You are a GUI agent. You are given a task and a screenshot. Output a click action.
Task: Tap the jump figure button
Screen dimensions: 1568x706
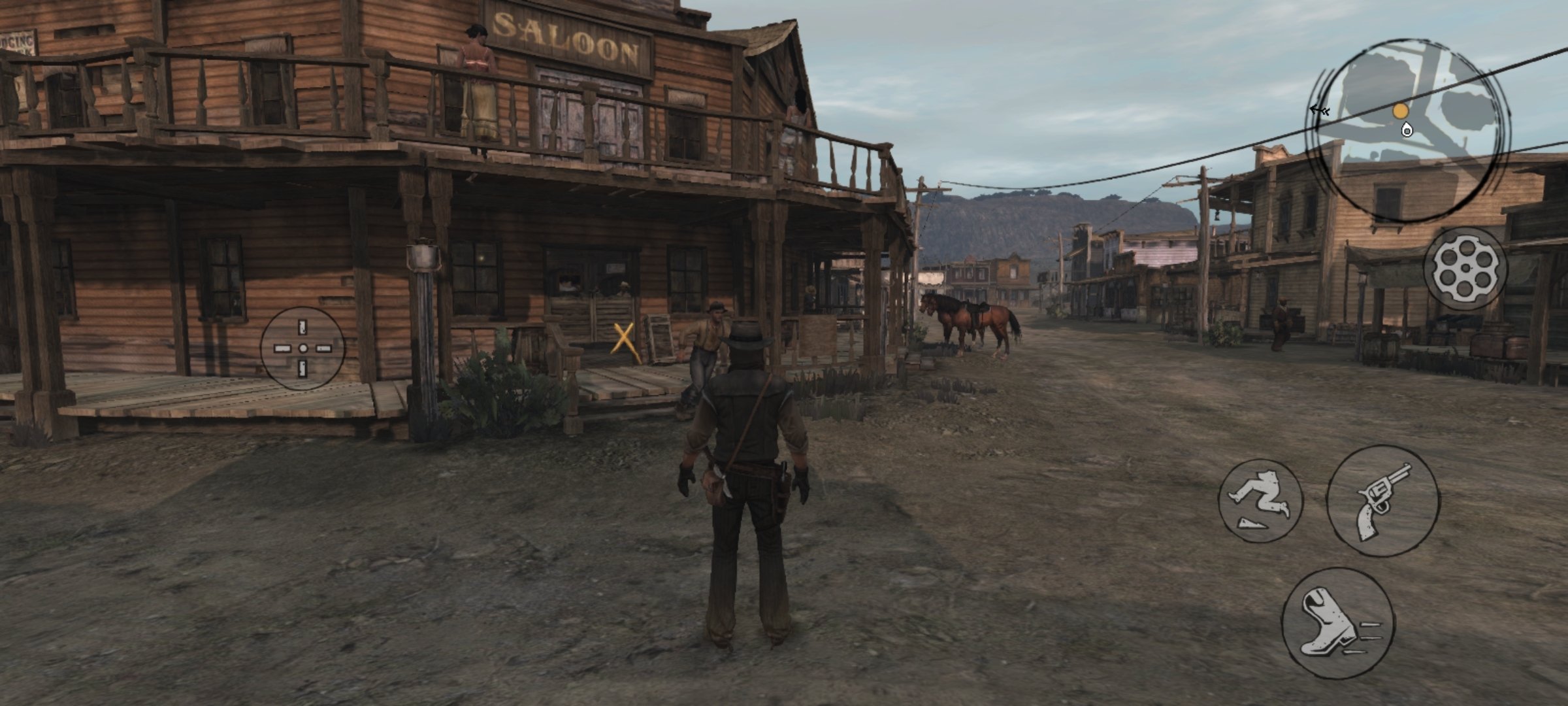click(x=1260, y=501)
